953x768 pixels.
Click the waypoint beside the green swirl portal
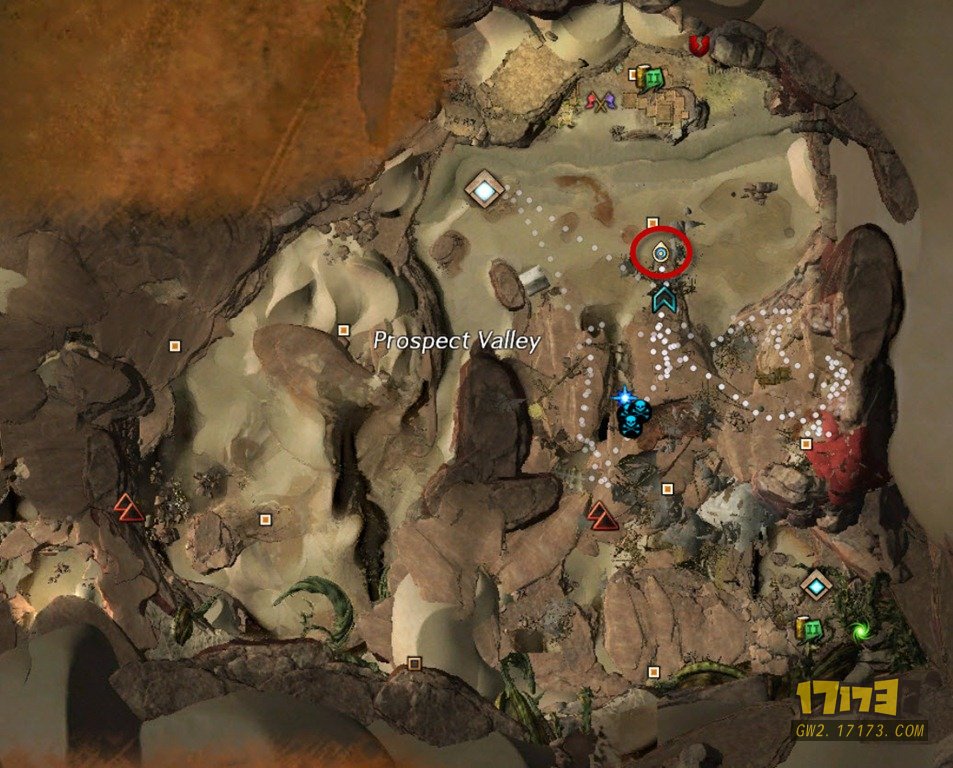point(817,584)
